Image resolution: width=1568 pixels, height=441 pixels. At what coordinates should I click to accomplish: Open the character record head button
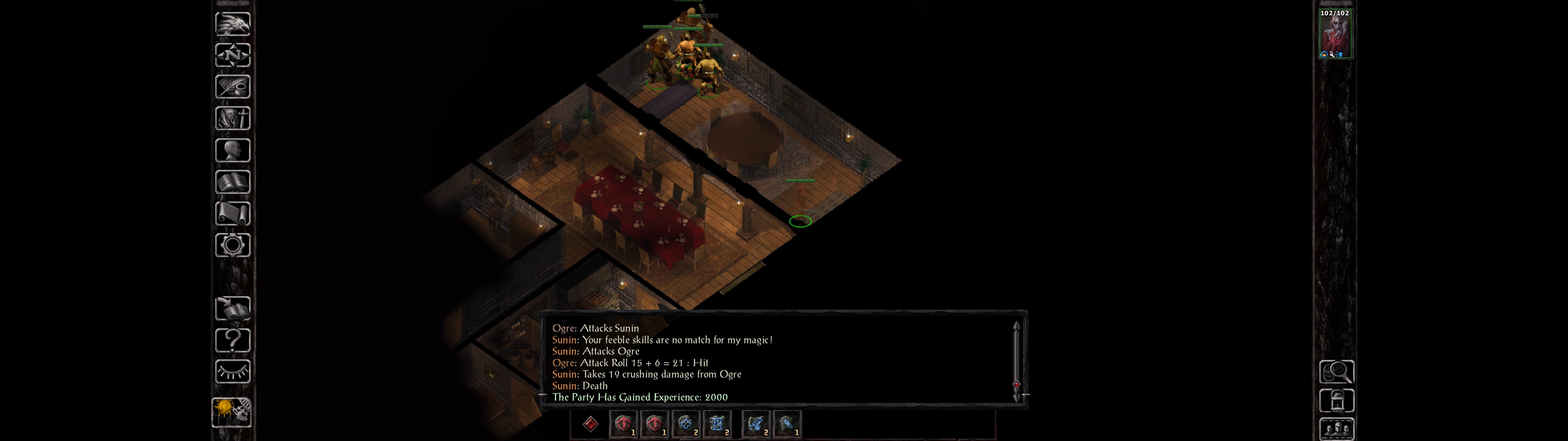[x=232, y=150]
